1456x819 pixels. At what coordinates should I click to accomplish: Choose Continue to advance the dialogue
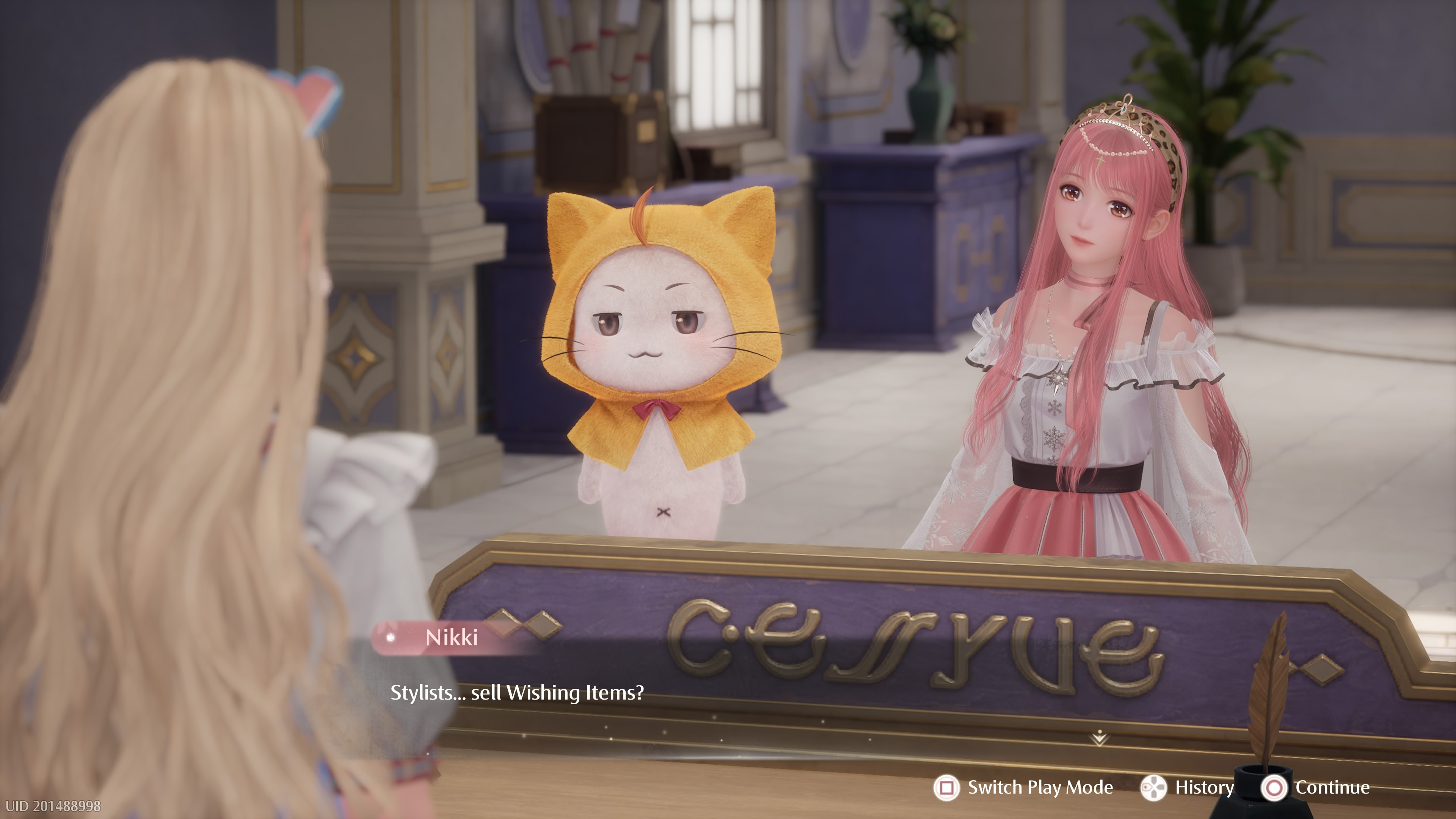tap(1331, 788)
